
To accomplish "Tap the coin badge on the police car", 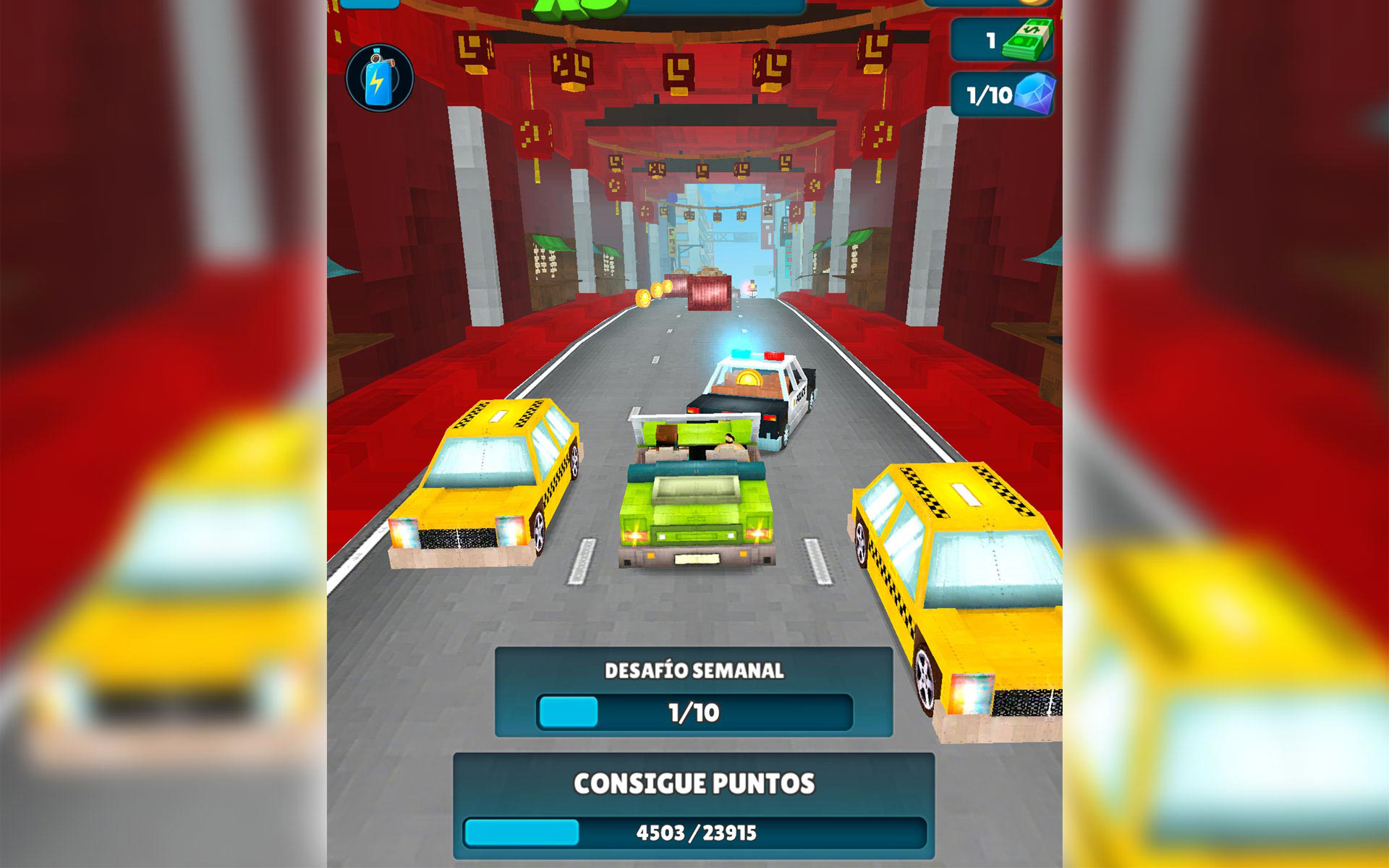I will [x=747, y=378].
